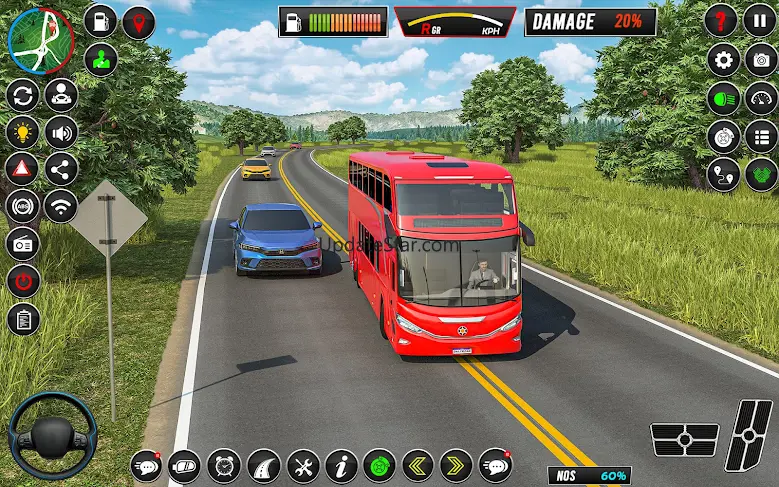The image size is (779, 487).
Task: Open the share icon
Action: pos(61,169)
